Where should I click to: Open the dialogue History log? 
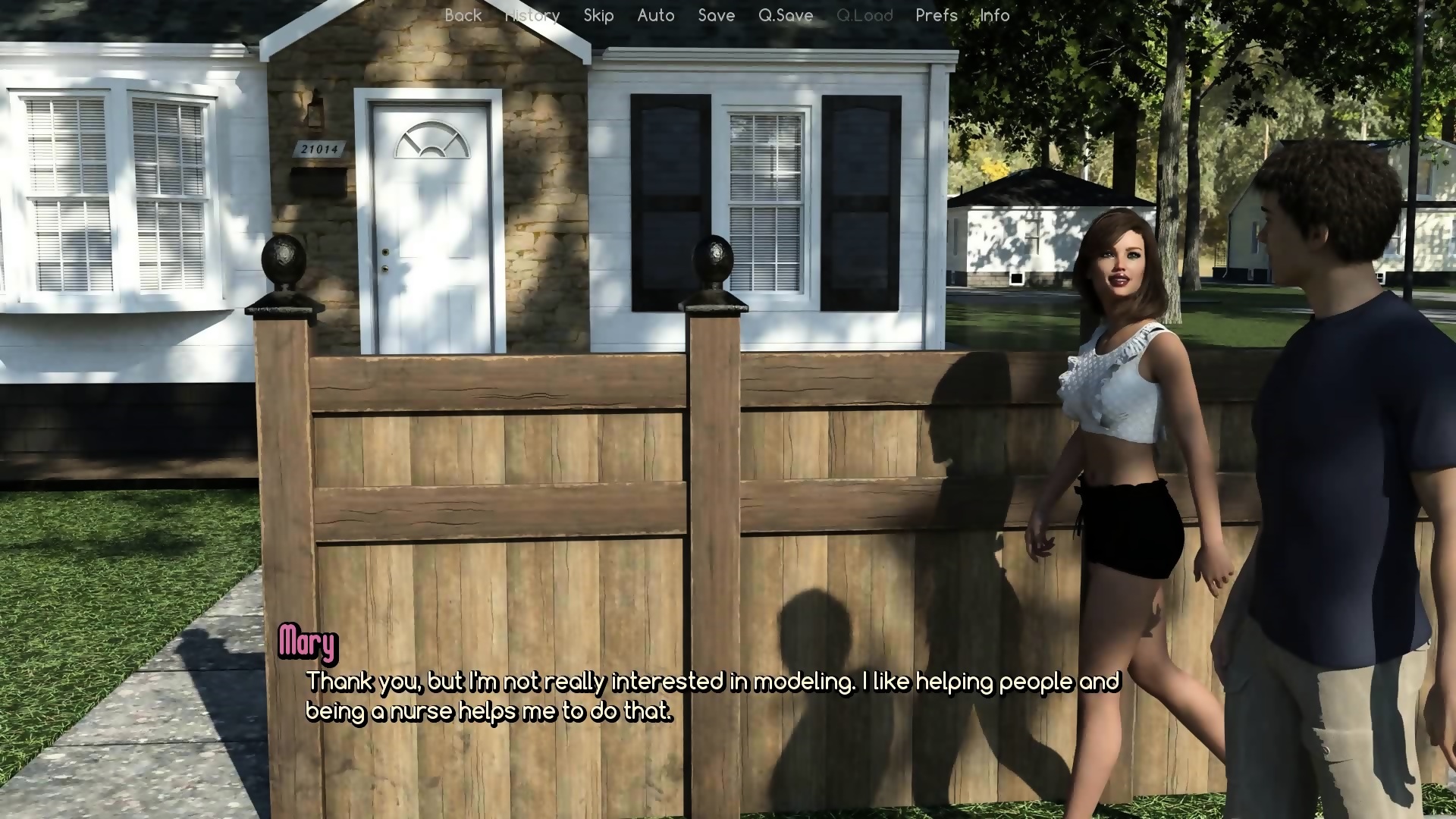[532, 15]
